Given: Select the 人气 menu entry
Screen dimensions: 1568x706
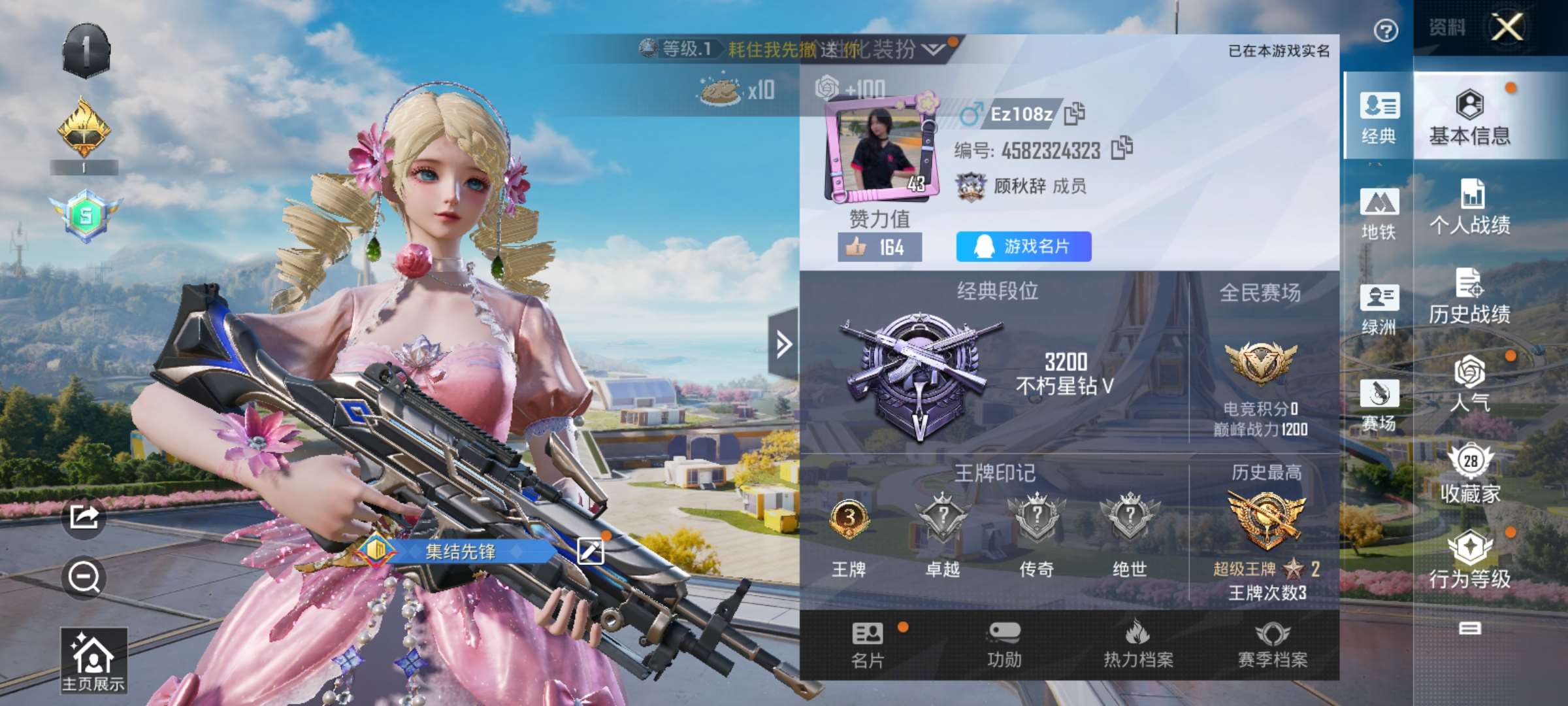Looking at the screenshot, I should point(1470,384).
